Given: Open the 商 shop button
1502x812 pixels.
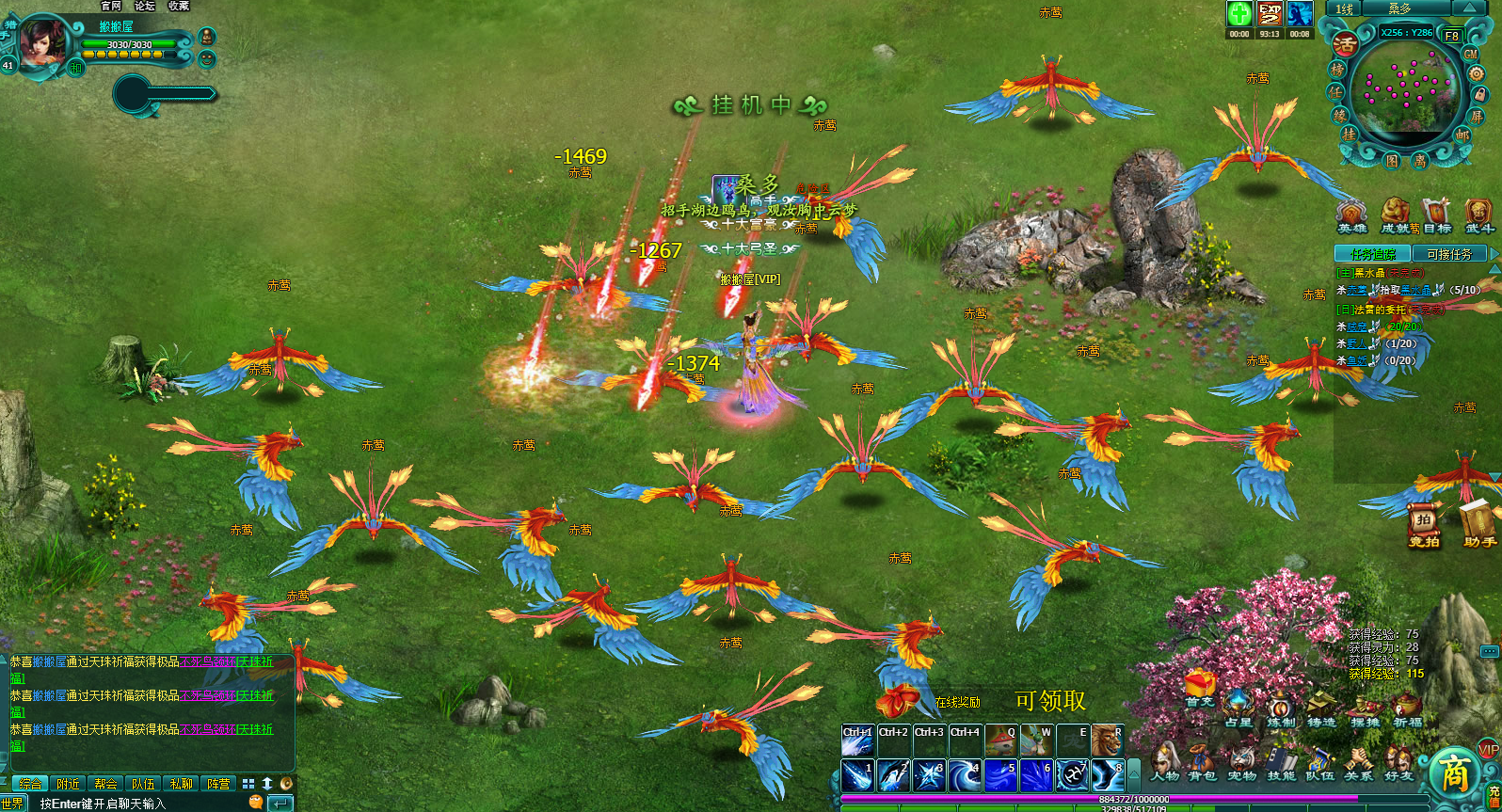Looking at the screenshot, I should pos(1454,773).
